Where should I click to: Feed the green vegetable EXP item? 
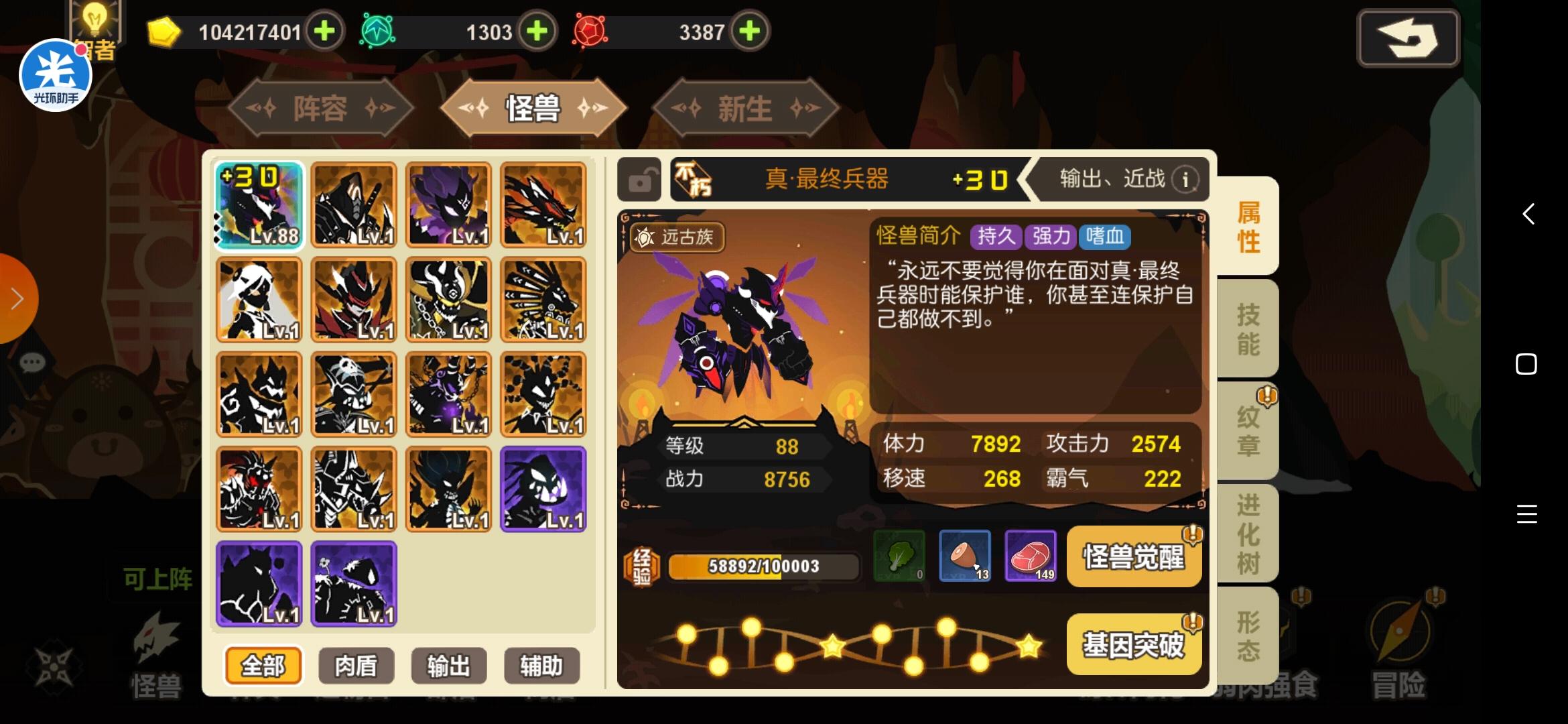pyautogui.click(x=899, y=556)
